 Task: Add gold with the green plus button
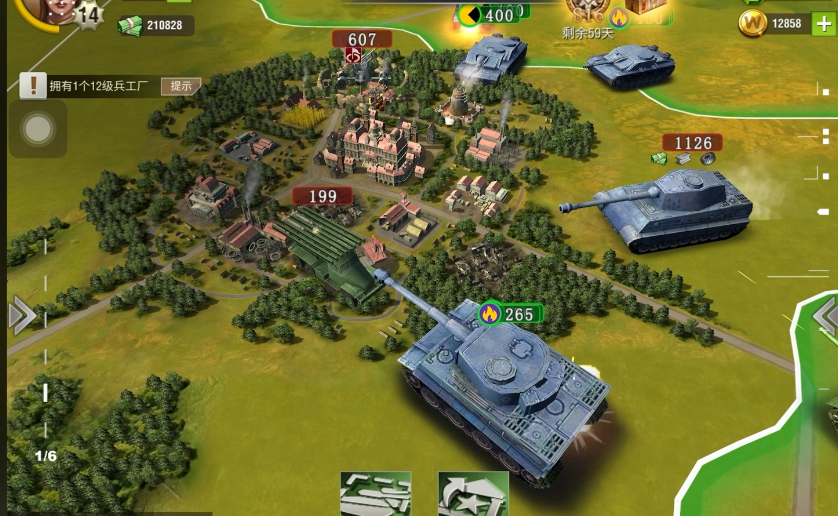(823, 24)
